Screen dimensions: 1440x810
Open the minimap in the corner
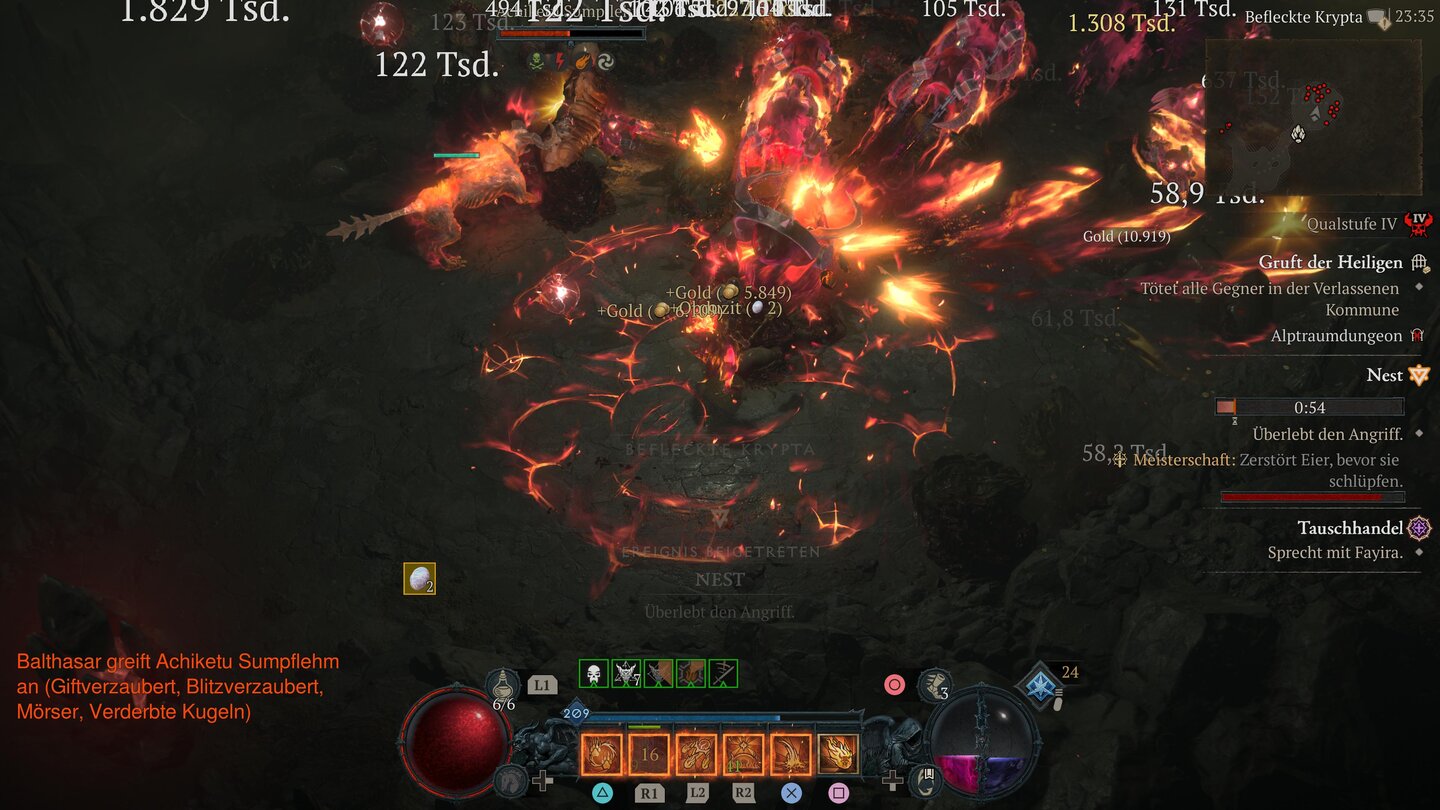point(1312,116)
